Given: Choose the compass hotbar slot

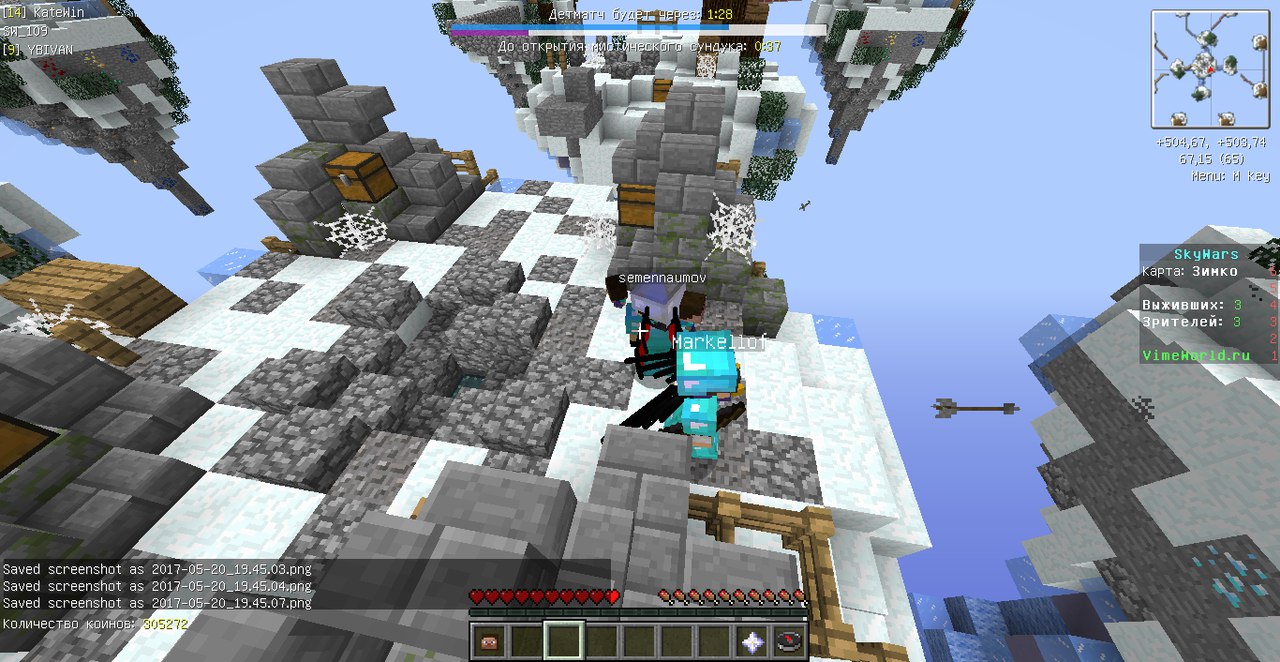Looking at the screenshot, I should (790, 641).
